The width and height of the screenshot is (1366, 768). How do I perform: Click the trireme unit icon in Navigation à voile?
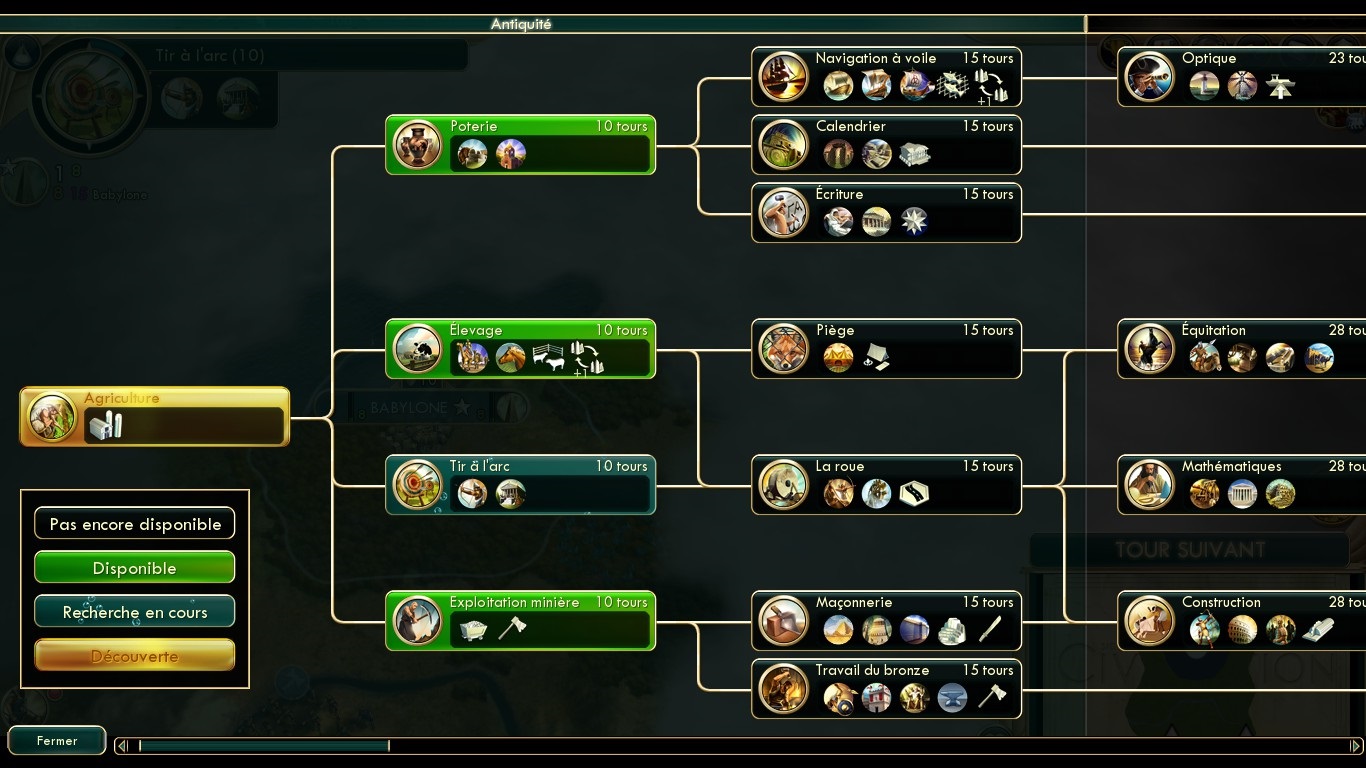(x=838, y=86)
